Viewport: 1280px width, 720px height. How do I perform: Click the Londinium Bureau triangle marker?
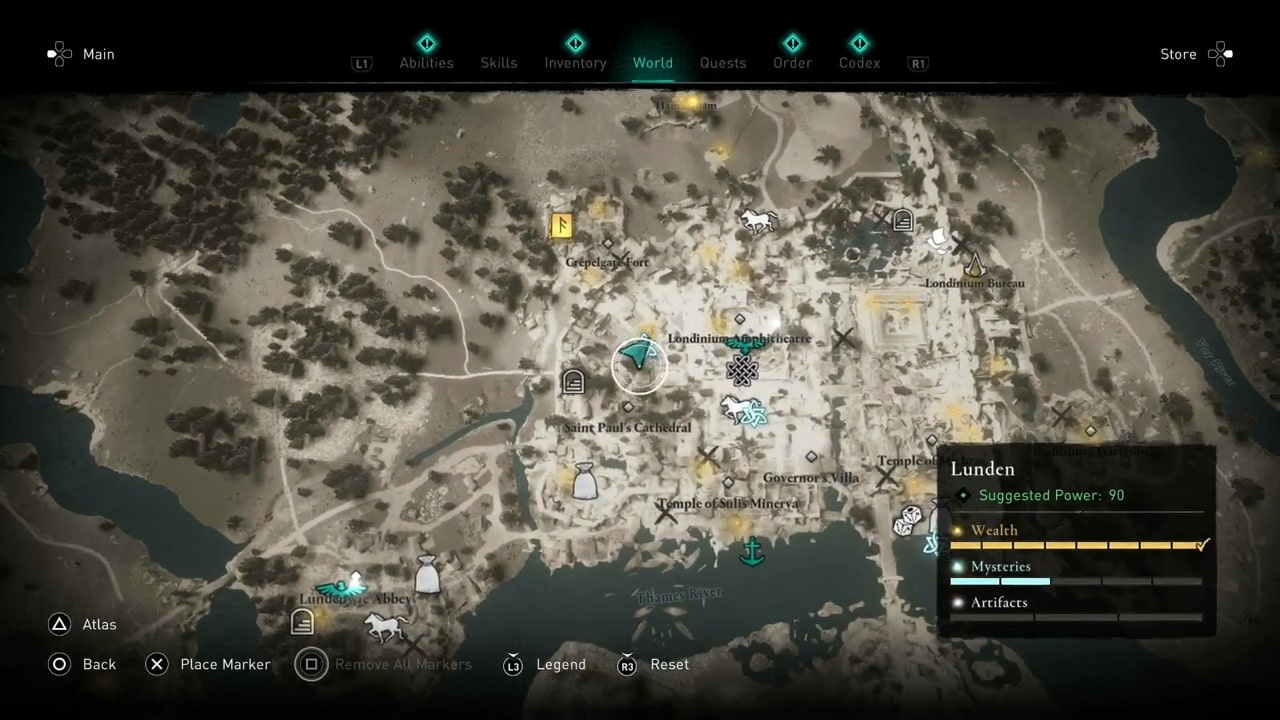point(975,263)
